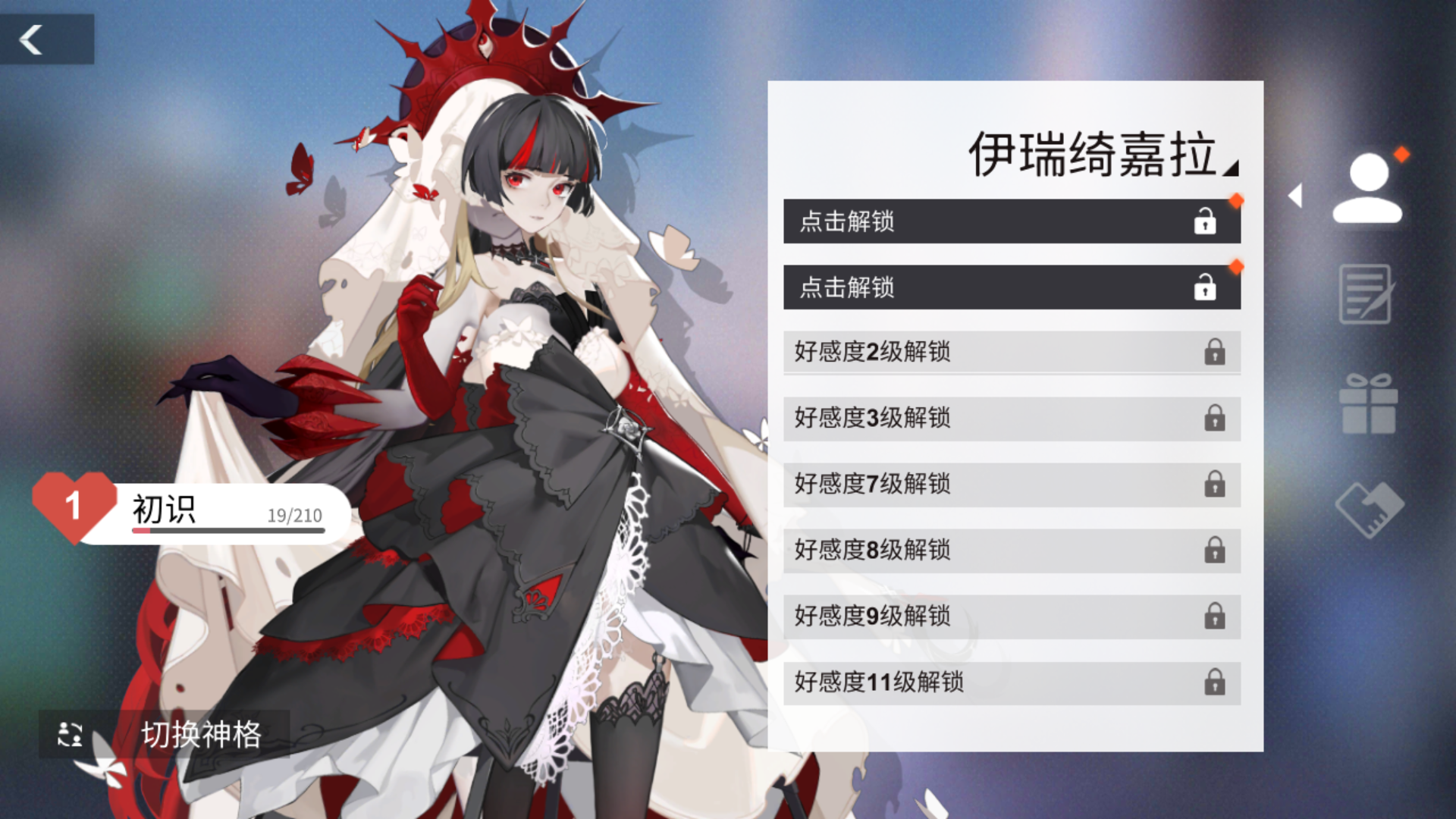Viewport: 1456px width, 819px height.
Task: Tap the swap icon next to 切换神格
Action: click(70, 734)
